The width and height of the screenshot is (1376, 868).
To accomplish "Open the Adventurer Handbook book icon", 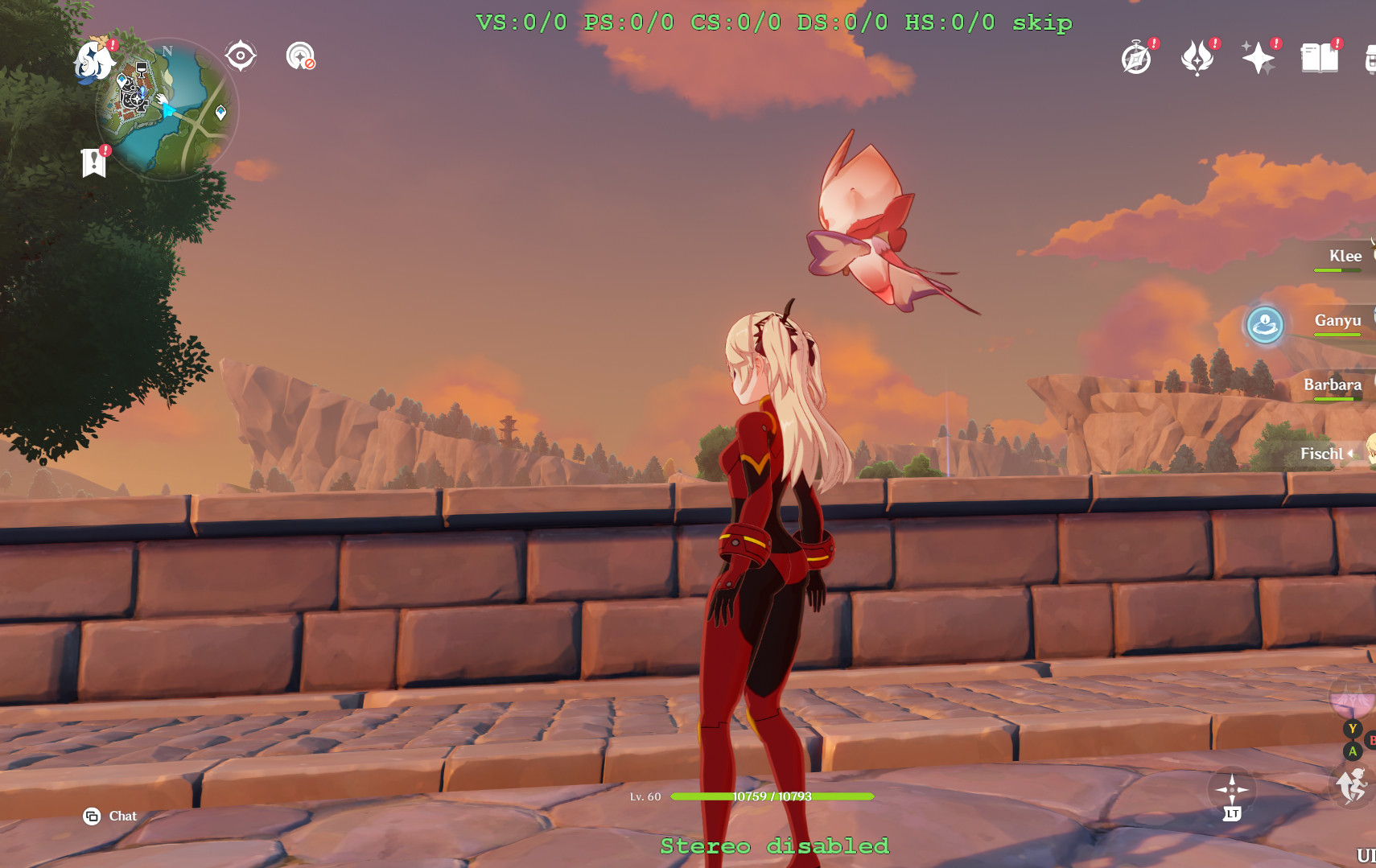I will coord(1319,58).
